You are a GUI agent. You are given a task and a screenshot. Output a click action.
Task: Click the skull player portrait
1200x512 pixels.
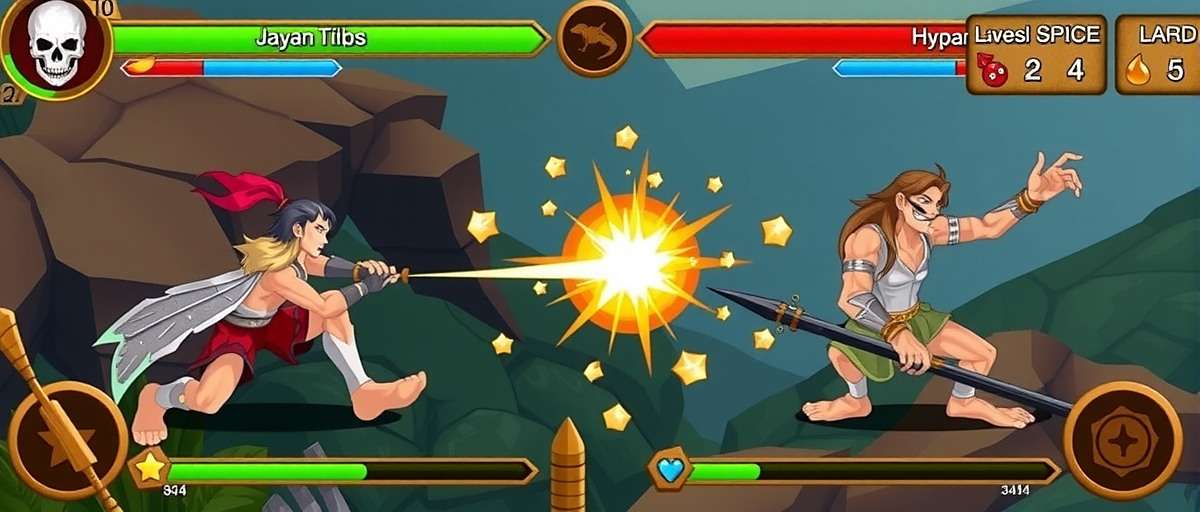[56, 46]
